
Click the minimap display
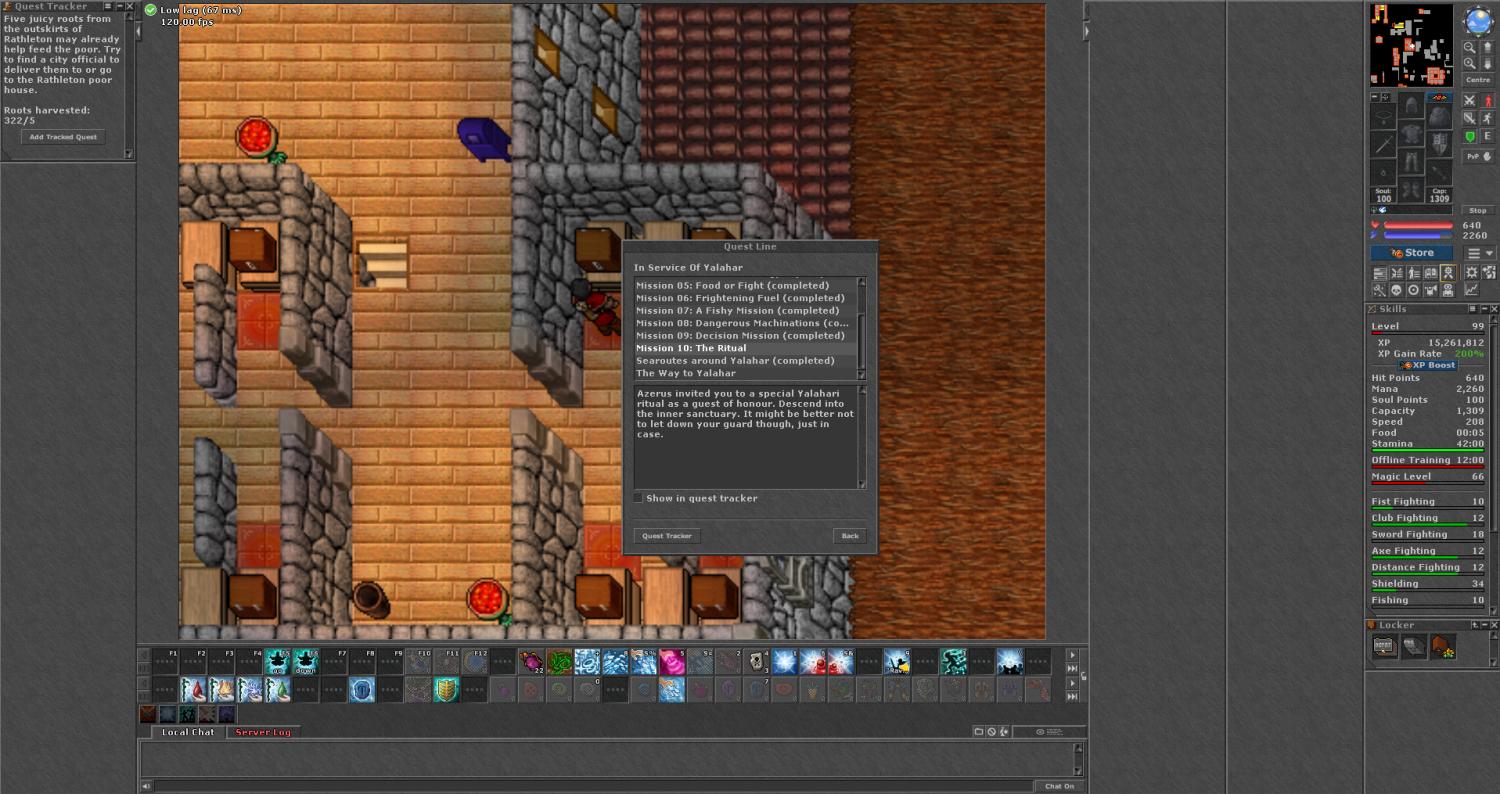(x=1411, y=45)
